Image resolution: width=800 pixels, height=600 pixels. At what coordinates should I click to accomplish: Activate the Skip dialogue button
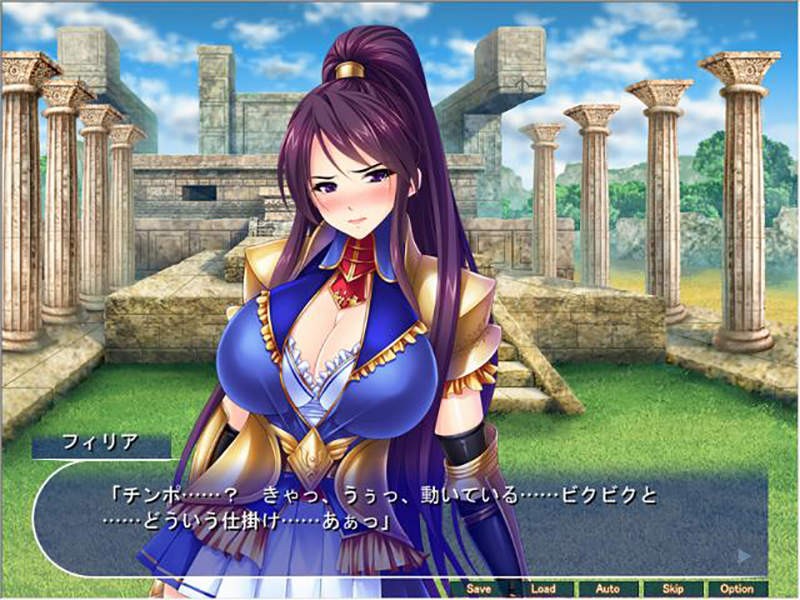click(672, 589)
